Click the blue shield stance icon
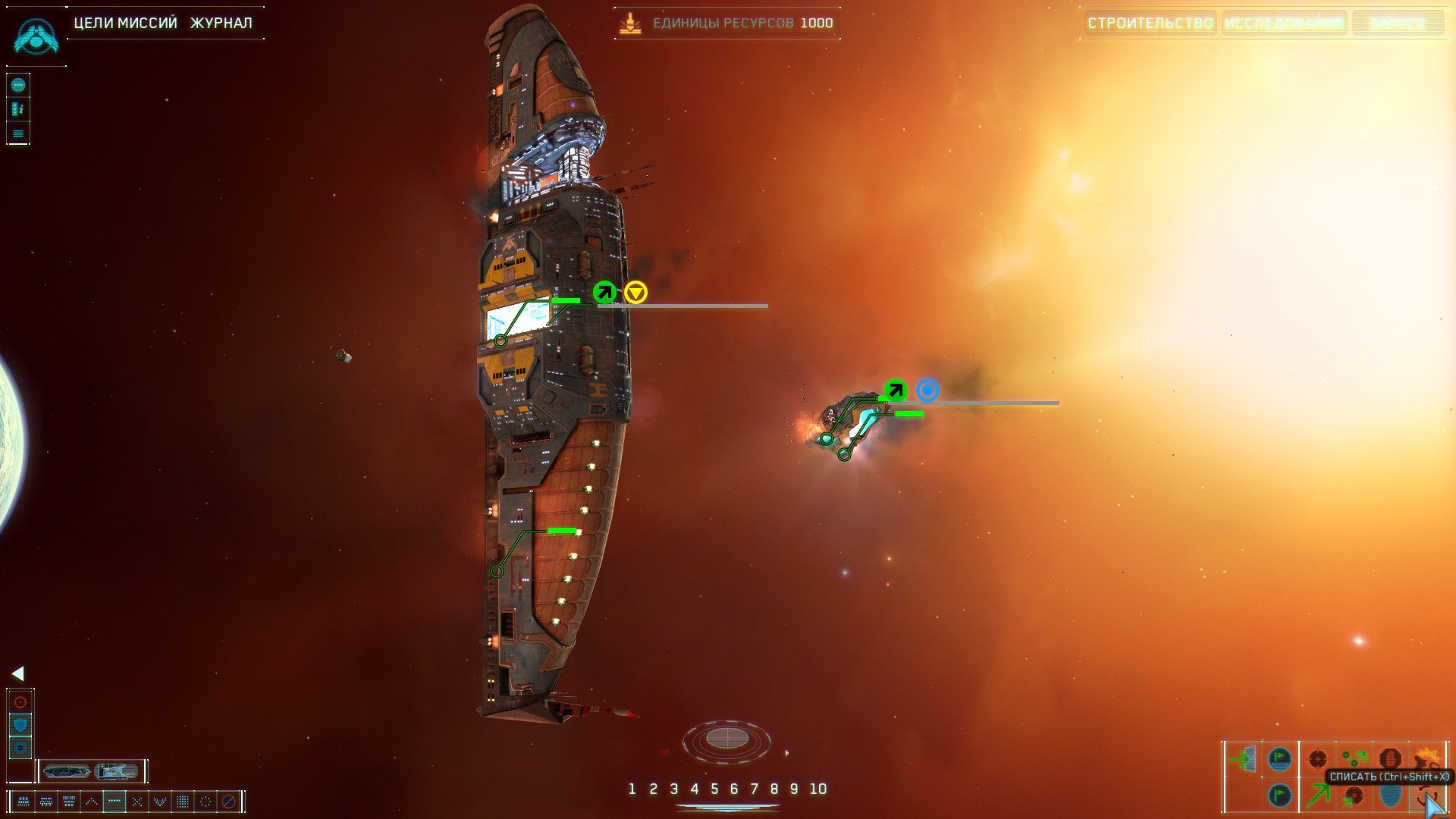The height and width of the screenshot is (819, 1456). [x=20, y=725]
